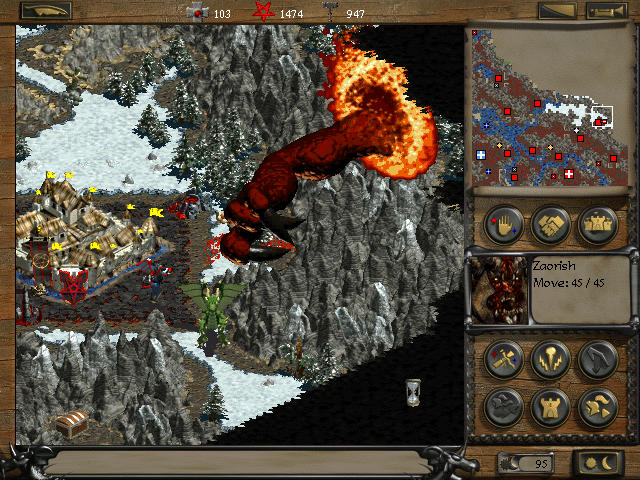Open diplomacy with the handshake button

[x=551, y=224]
